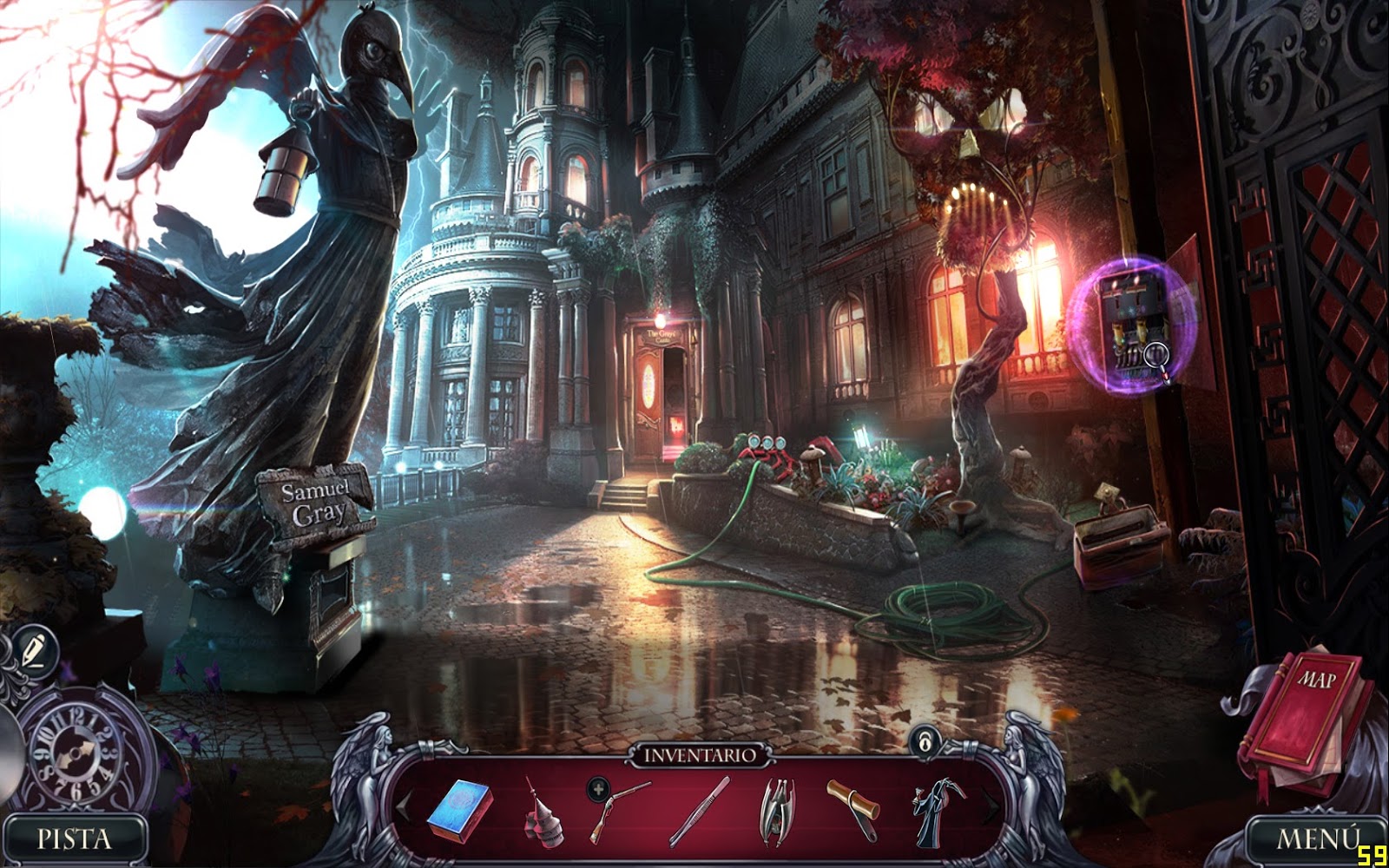Viewport: 1389px width, 868px height.
Task: Click the magnifying glass on the glowing fuse box
Action: 1155,353
